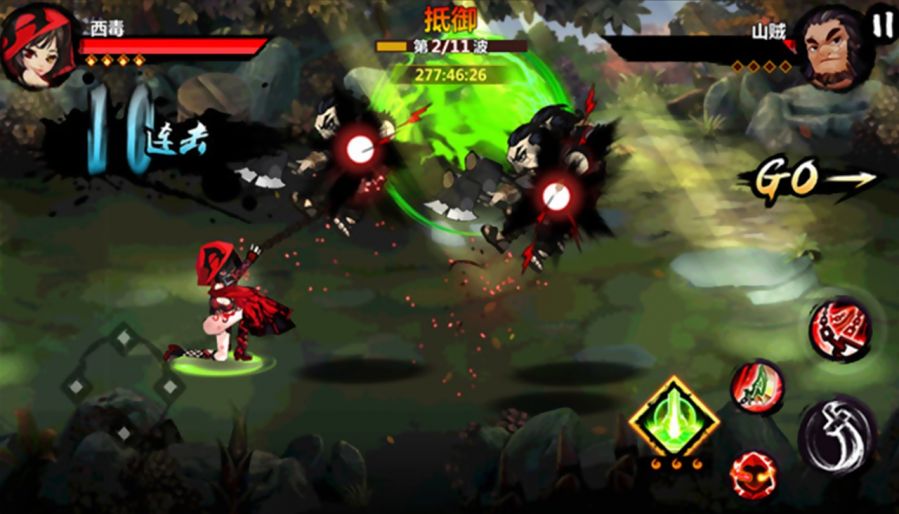The height and width of the screenshot is (514, 899).
Task: Activate the green diamond ultimate skill
Action: [x=673, y=417]
